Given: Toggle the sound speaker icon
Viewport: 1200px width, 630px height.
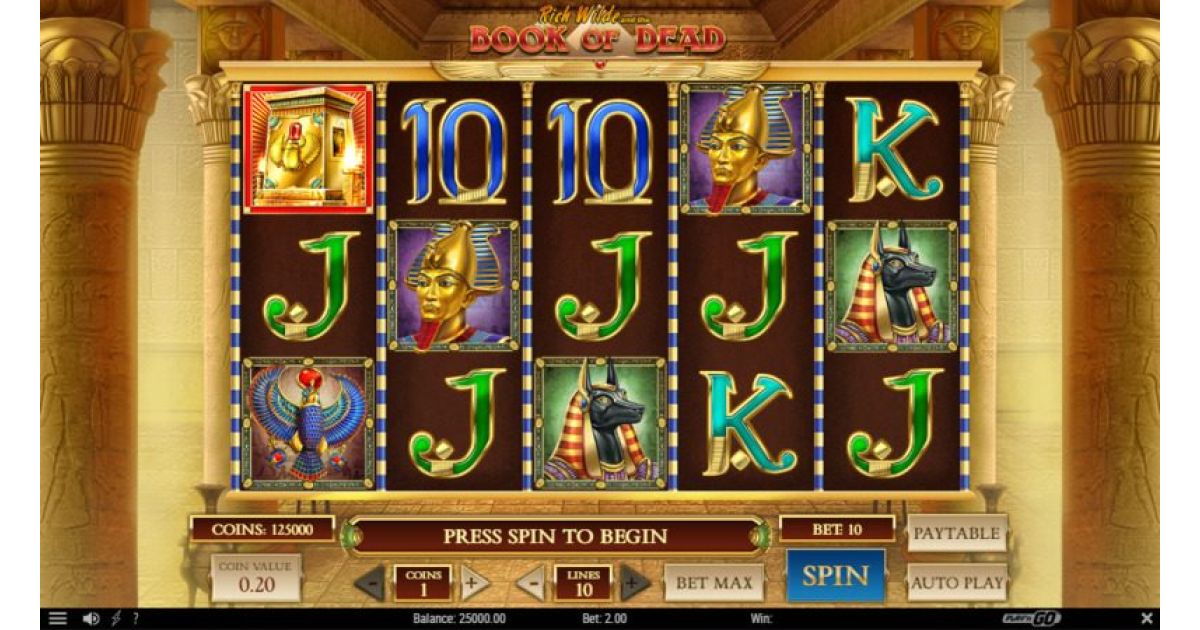Looking at the screenshot, I should pos(91,619).
